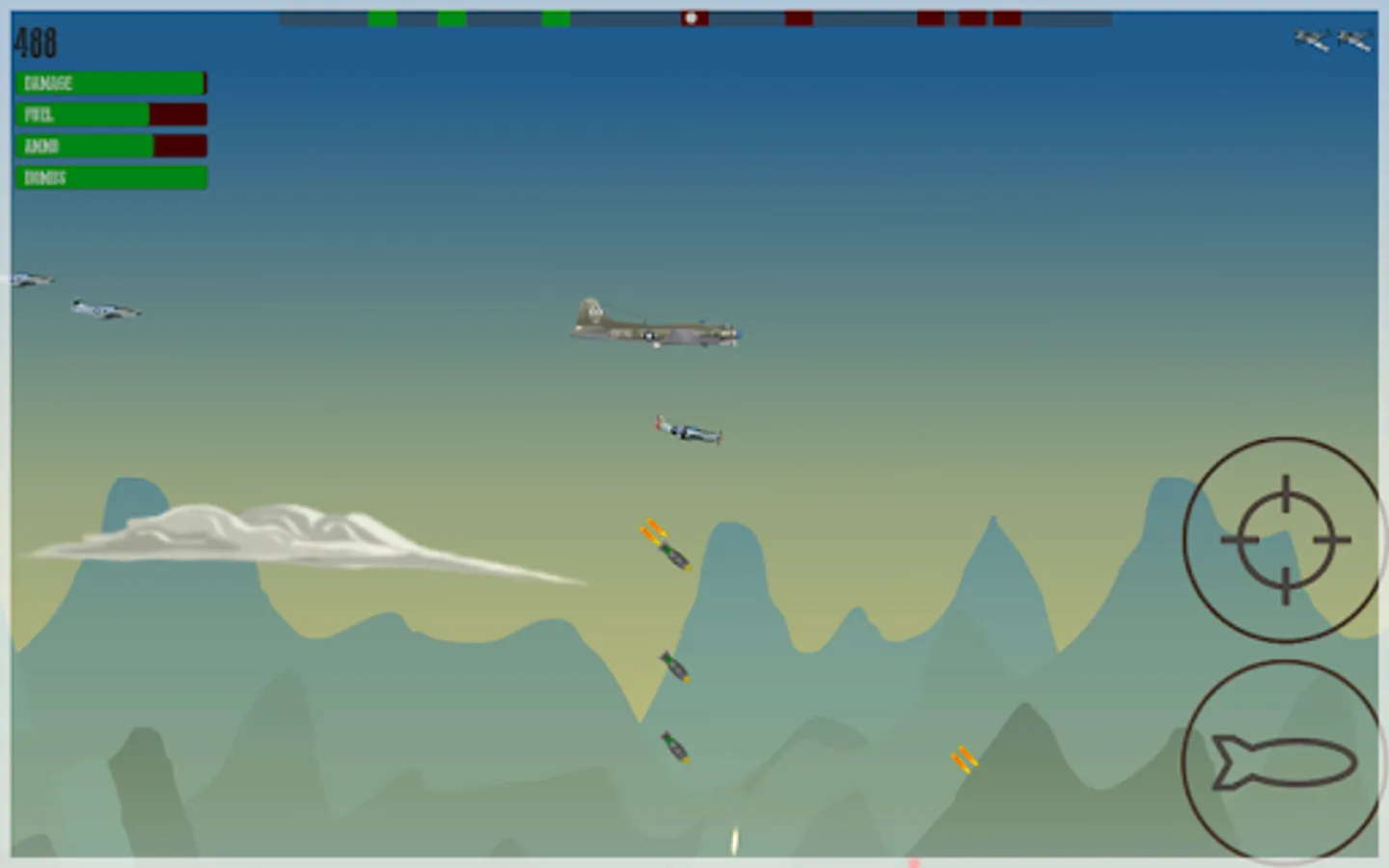The width and height of the screenshot is (1389, 868).
Task: Click the AMMO status bar
Action: pos(109,147)
